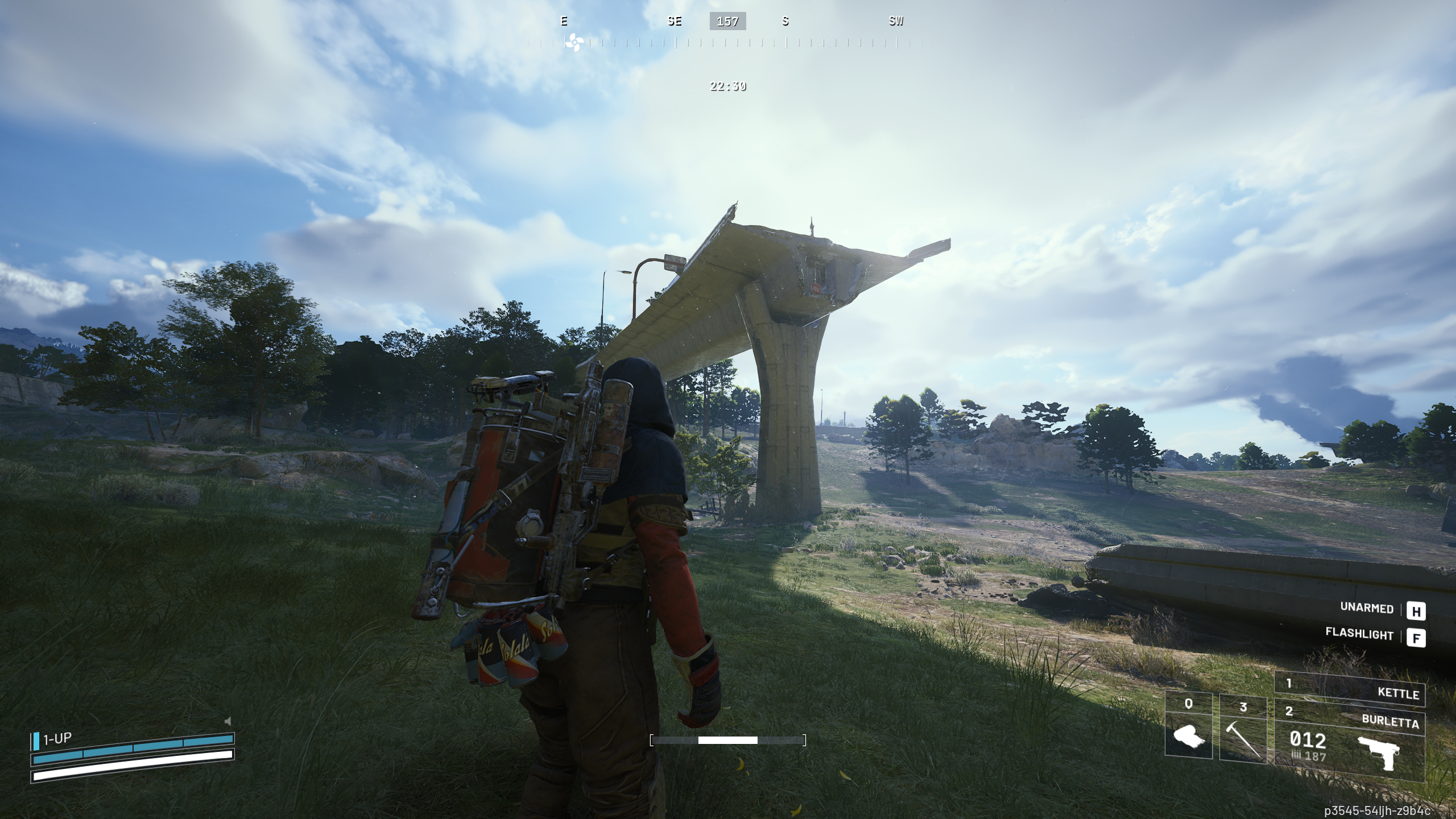The height and width of the screenshot is (819, 1456).
Task: Click the 22:30 in-game clock
Action: click(728, 87)
